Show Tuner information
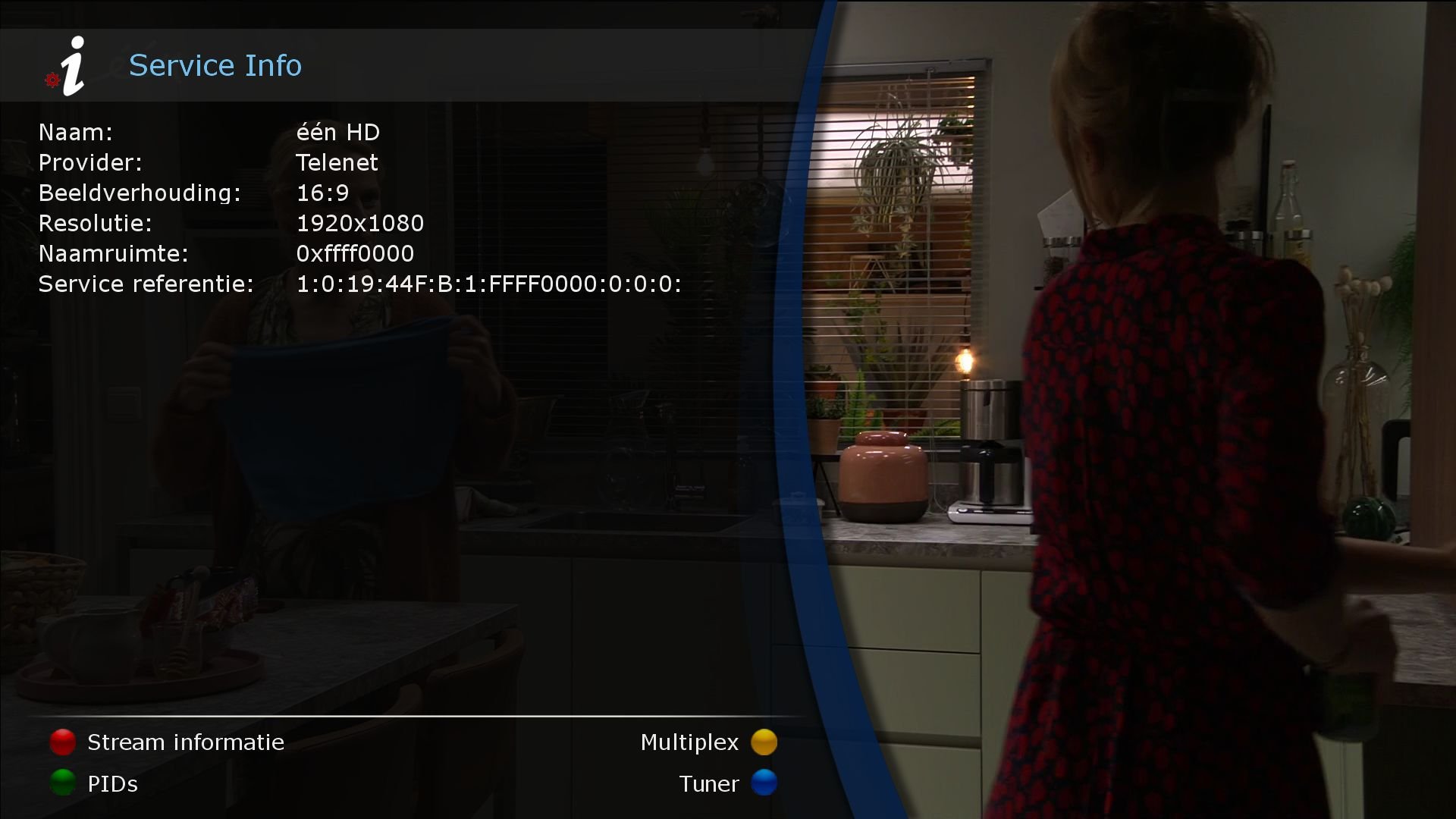 point(708,783)
